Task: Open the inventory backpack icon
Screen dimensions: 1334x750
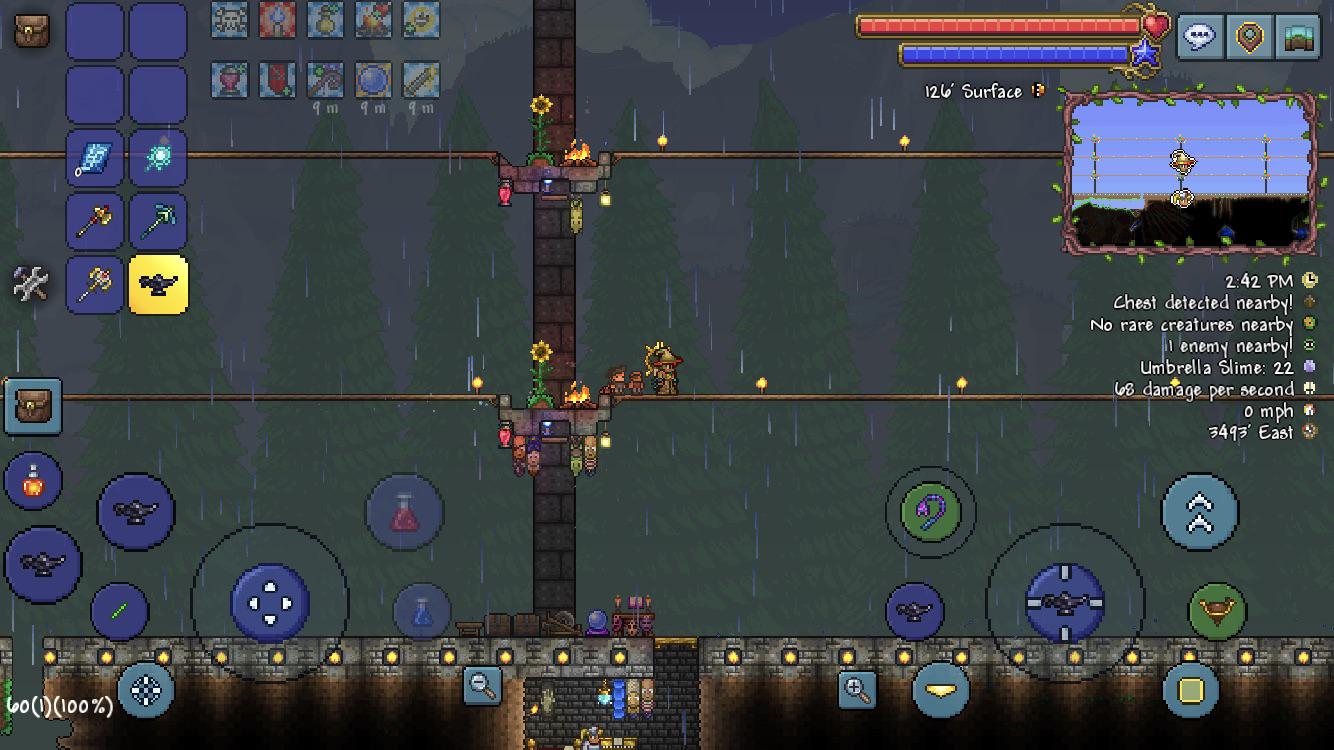Action: 30,30
